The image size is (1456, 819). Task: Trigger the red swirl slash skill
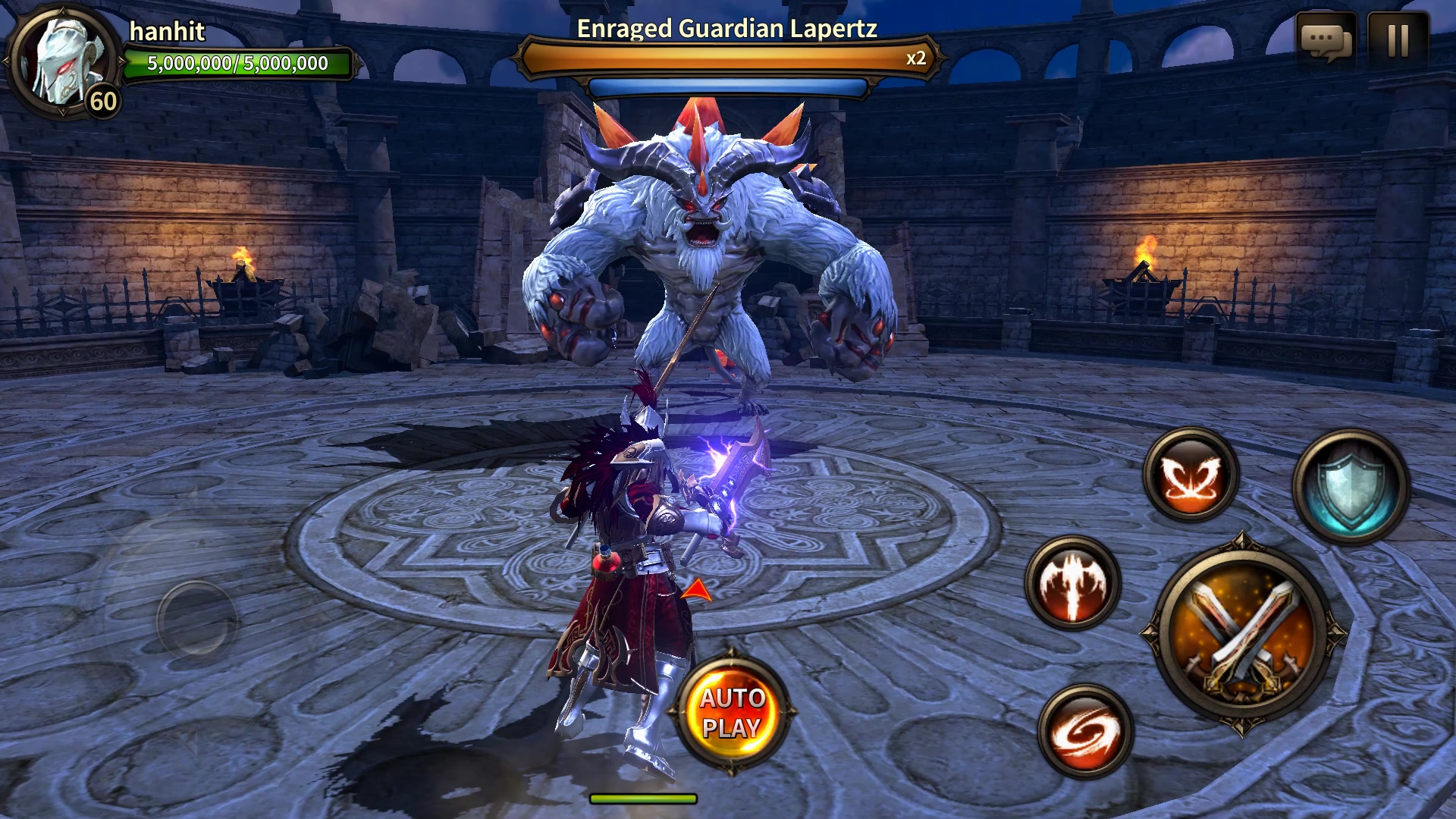click(1085, 732)
